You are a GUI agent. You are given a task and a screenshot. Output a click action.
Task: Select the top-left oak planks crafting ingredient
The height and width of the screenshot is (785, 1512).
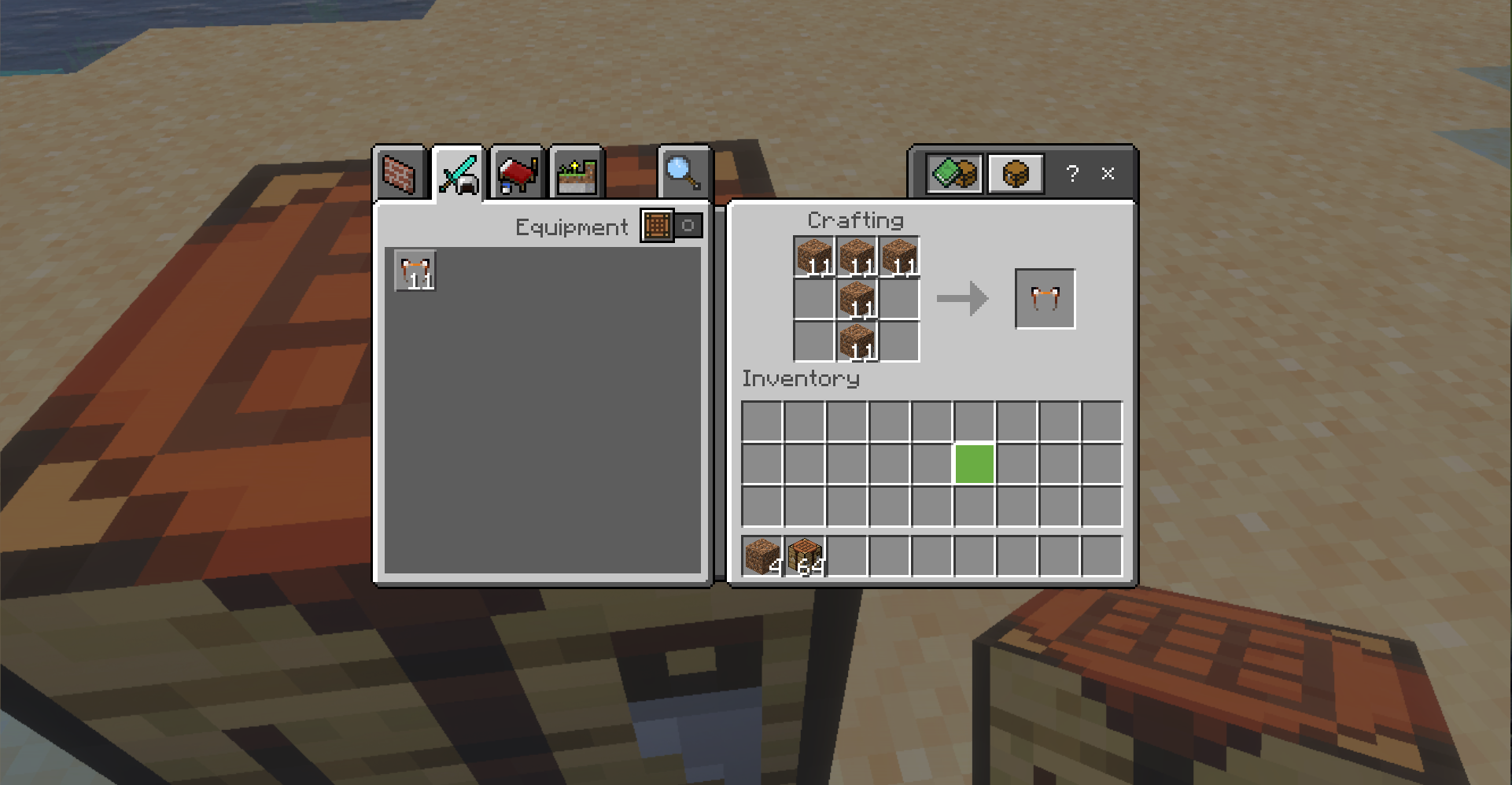tap(814, 256)
